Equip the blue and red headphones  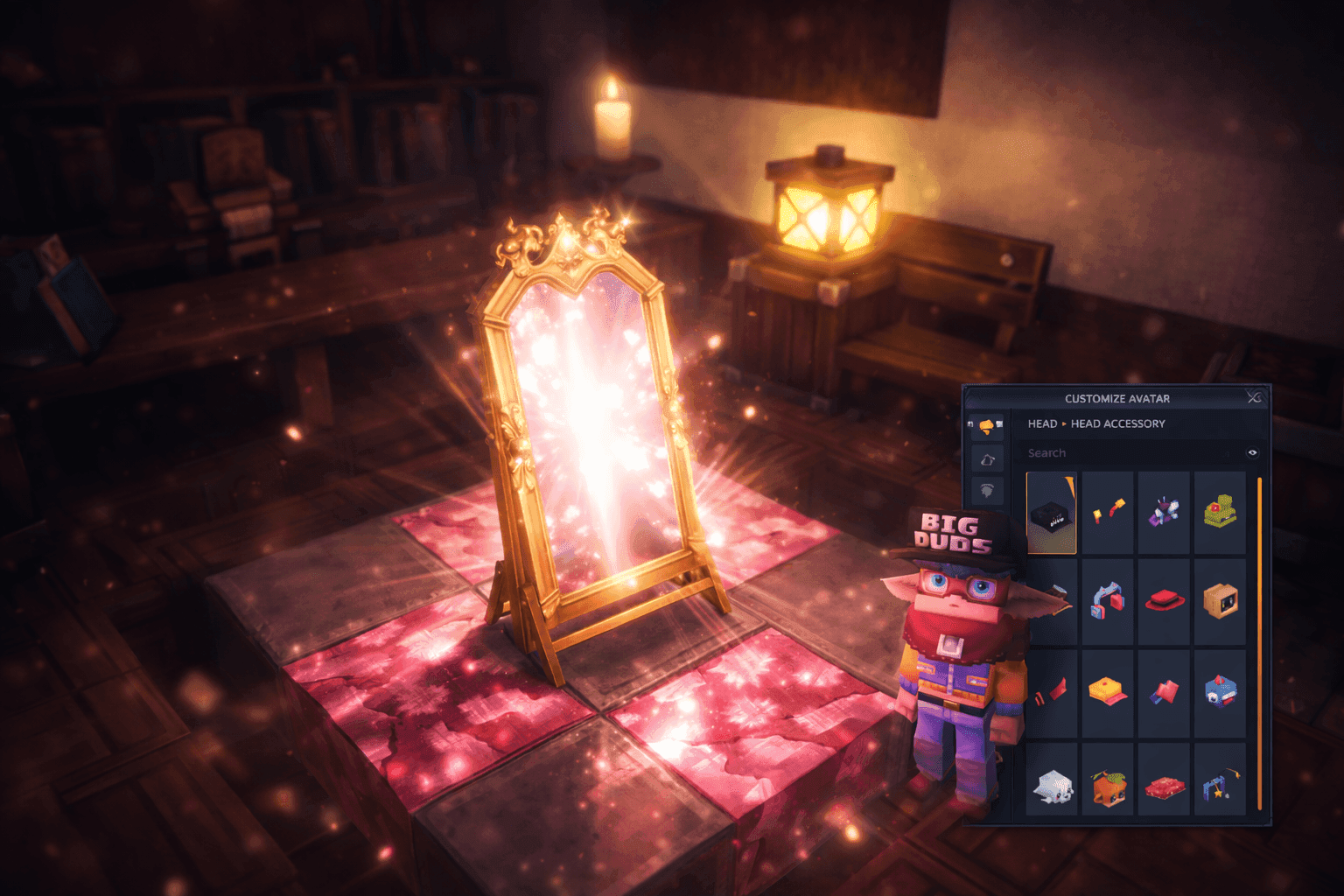pos(1108,602)
